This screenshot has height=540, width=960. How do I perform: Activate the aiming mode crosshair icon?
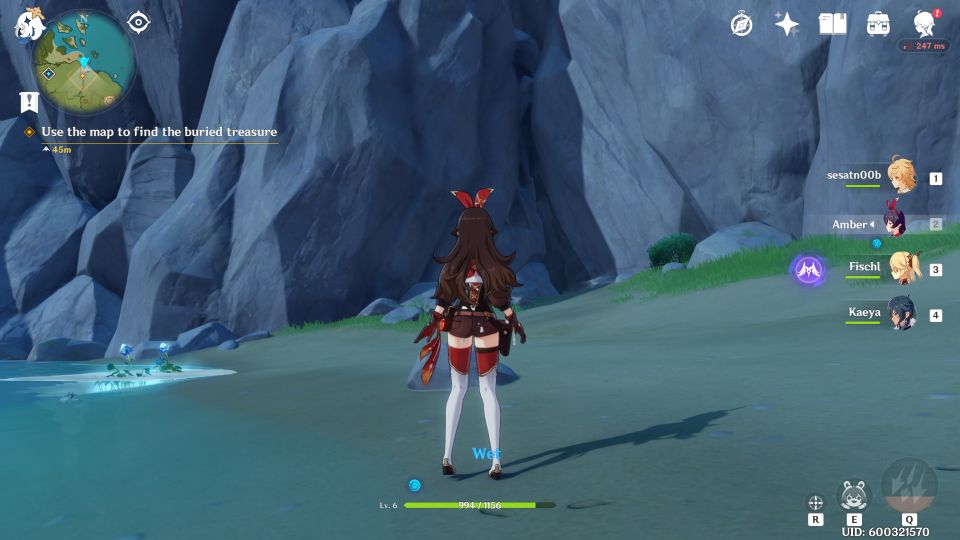815,502
